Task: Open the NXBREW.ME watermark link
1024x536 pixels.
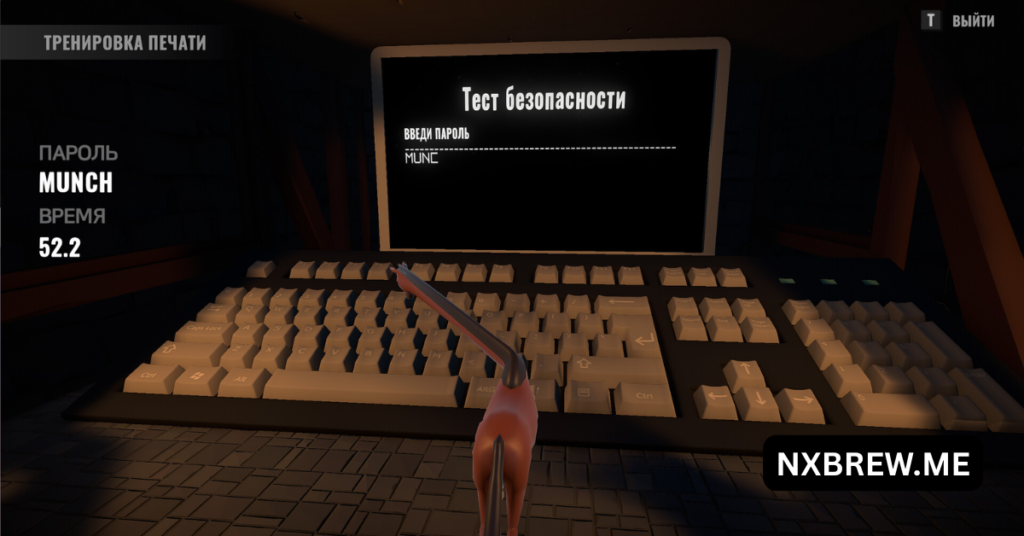Action: [x=872, y=462]
